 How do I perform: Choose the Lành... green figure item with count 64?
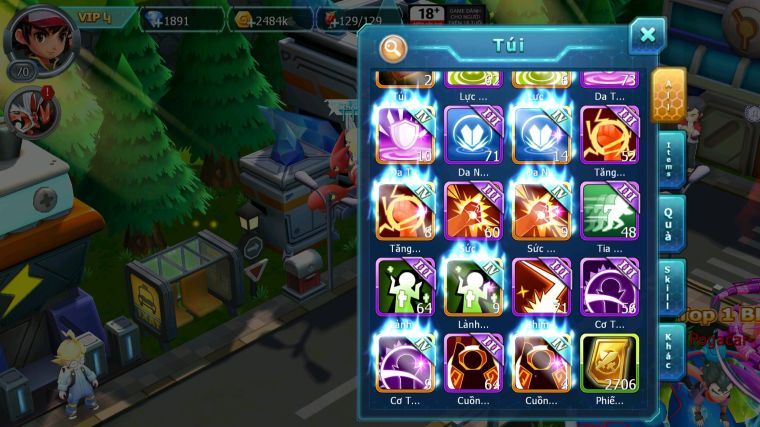[405, 286]
